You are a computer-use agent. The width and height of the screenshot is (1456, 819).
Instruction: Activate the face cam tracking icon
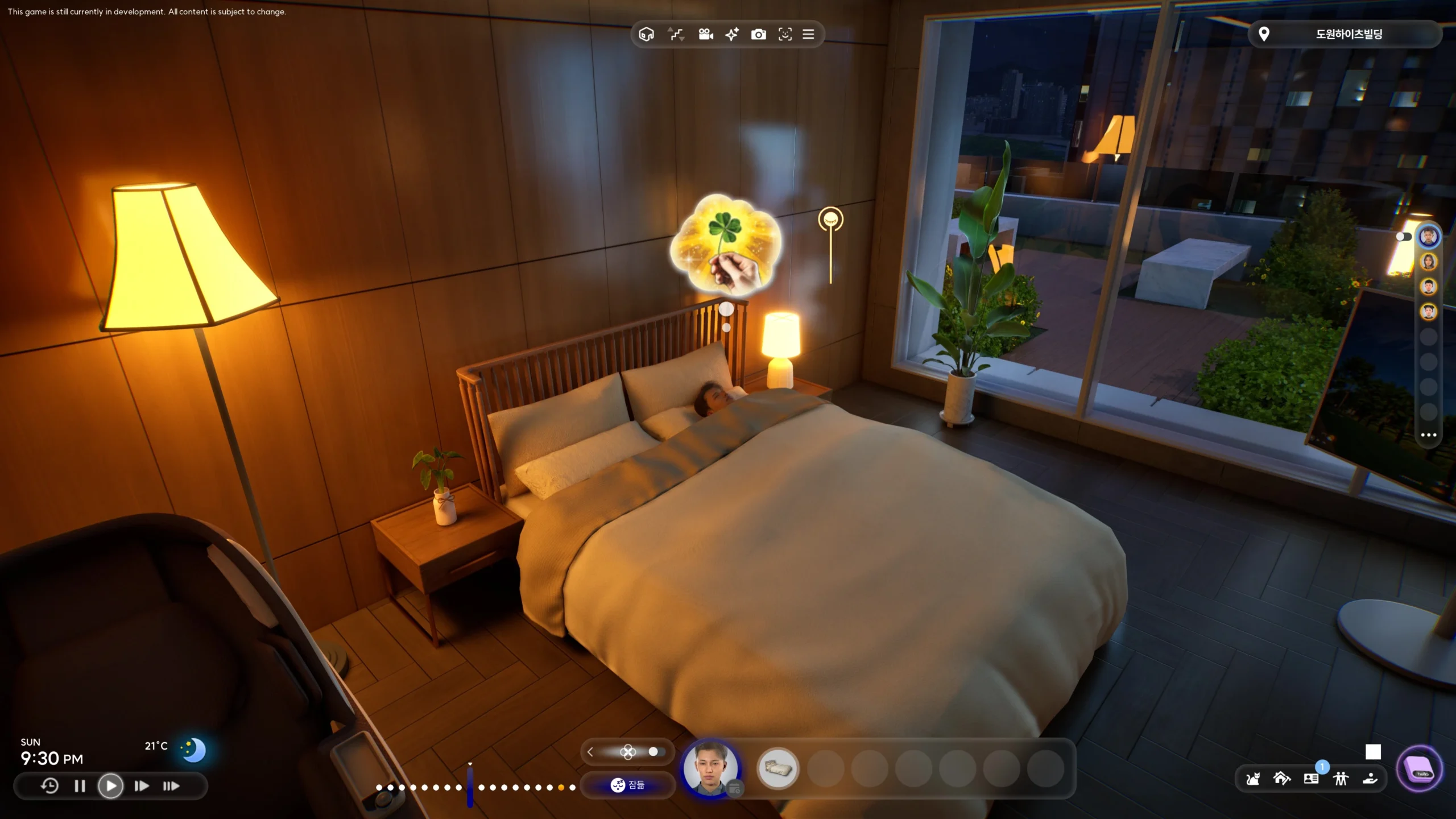coord(785,34)
